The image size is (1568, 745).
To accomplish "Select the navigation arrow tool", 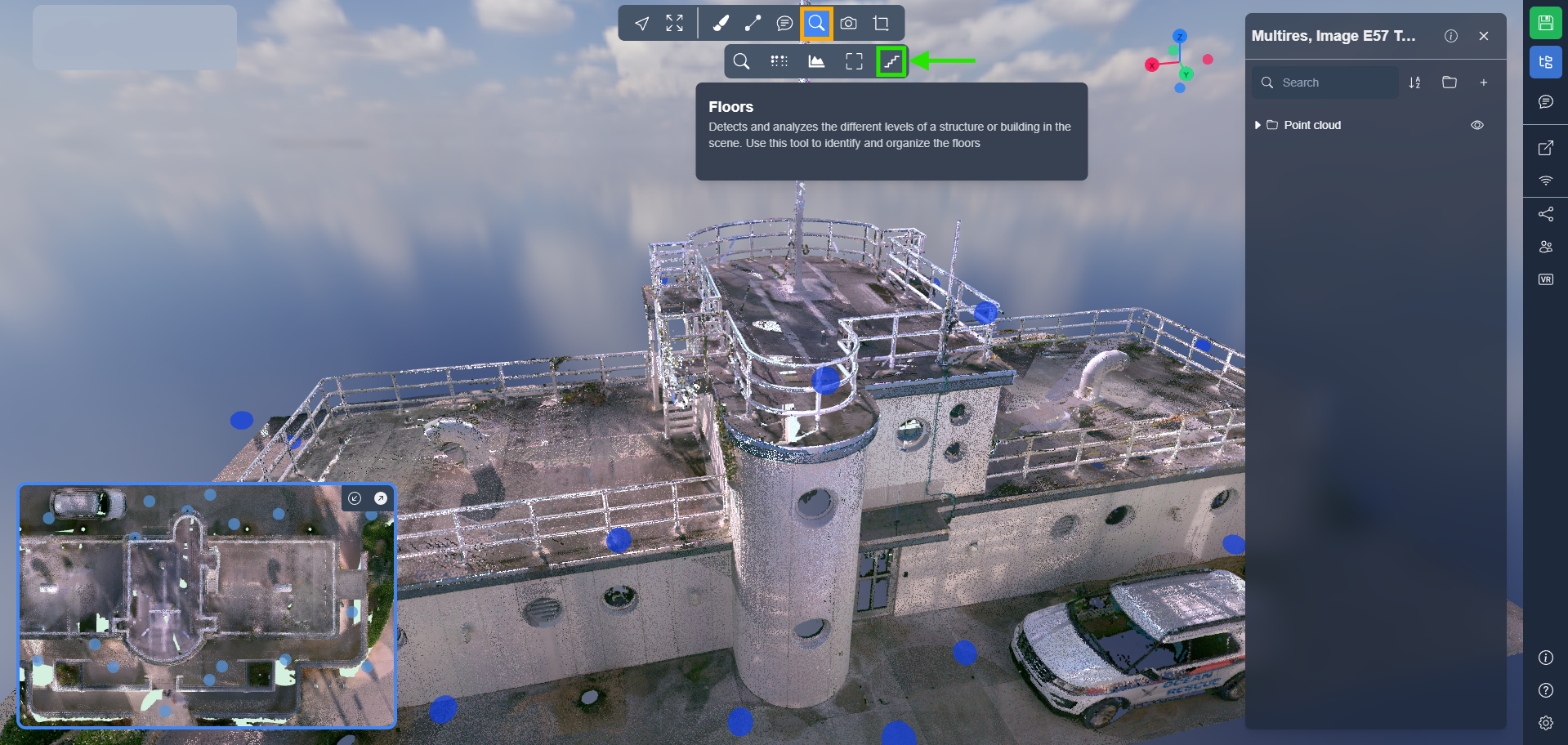I will [642, 24].
